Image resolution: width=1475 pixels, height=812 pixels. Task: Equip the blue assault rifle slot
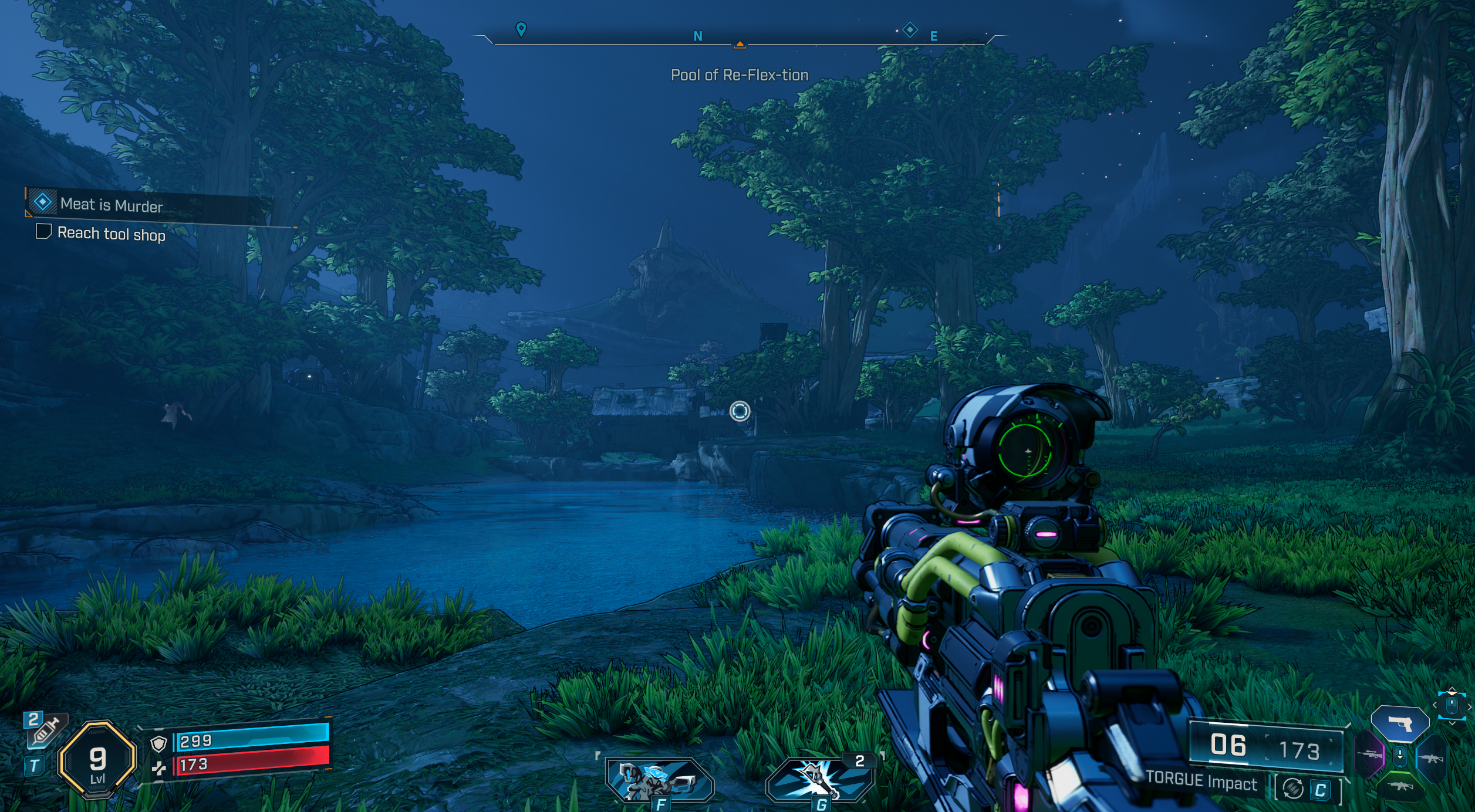pyautogui.click(x=1431, y=759)
